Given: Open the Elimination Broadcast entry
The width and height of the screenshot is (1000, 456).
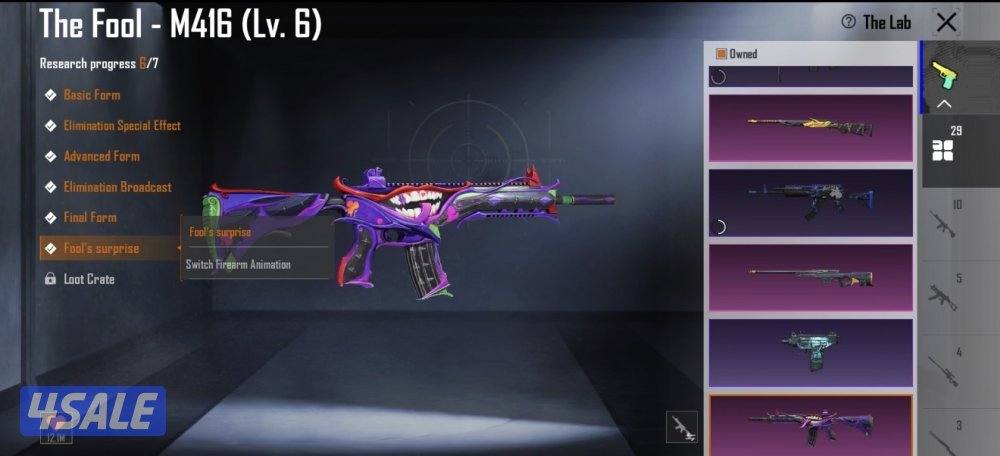Looking at the screenshot, I should click(117, 187).
